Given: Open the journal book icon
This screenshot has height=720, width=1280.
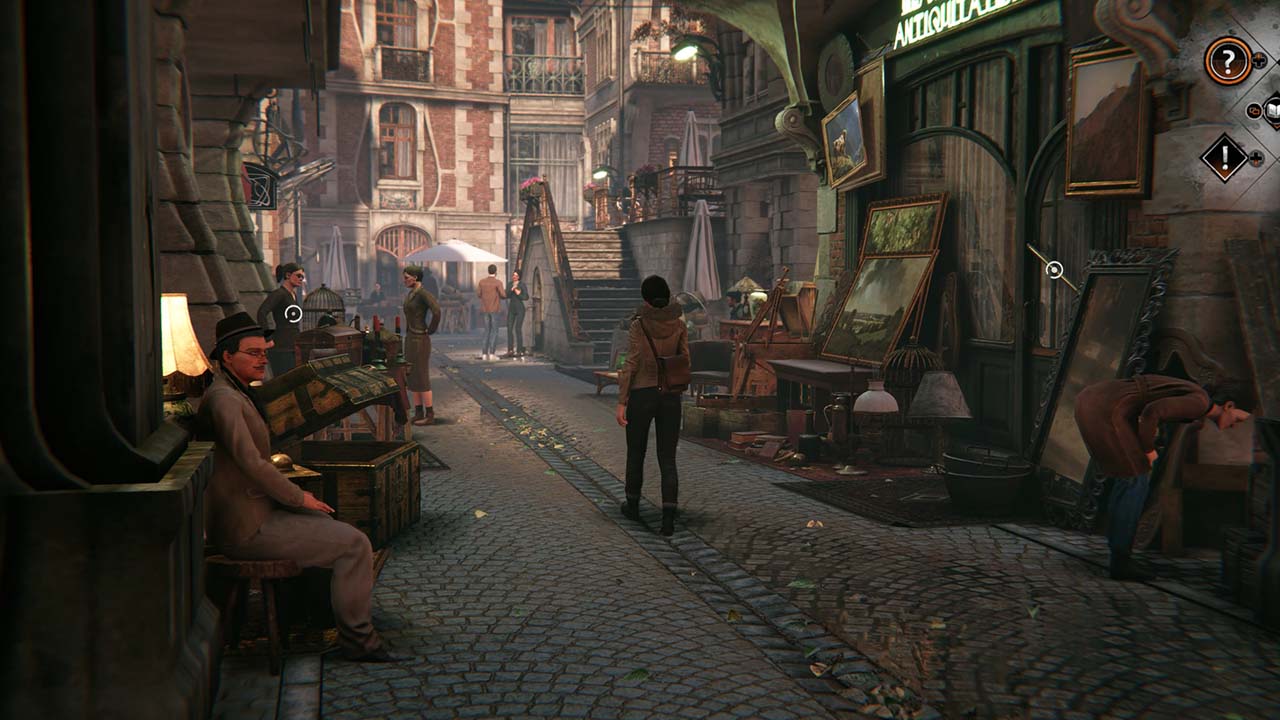Looking at the screenshot, I should (1272, 110).
